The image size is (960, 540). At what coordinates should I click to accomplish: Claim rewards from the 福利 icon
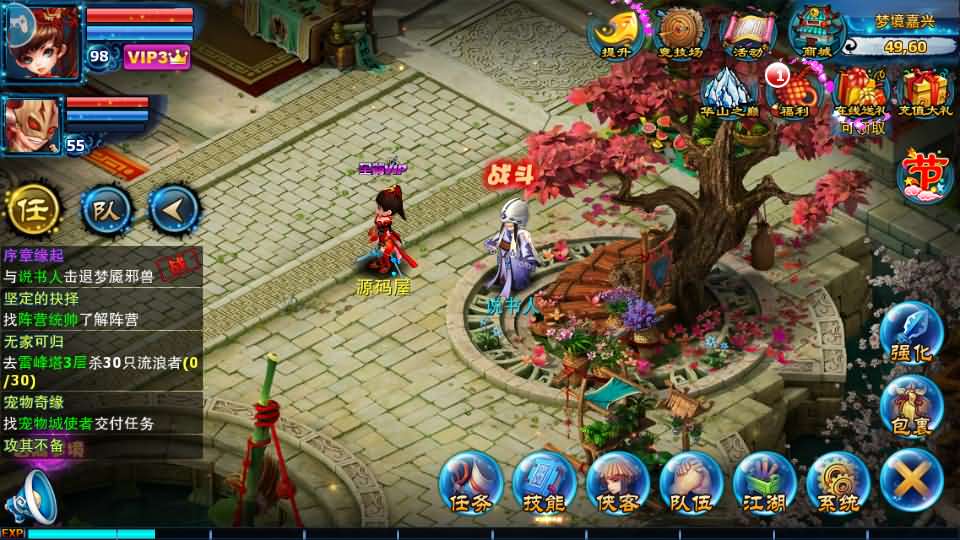click(x=796, y=94)
